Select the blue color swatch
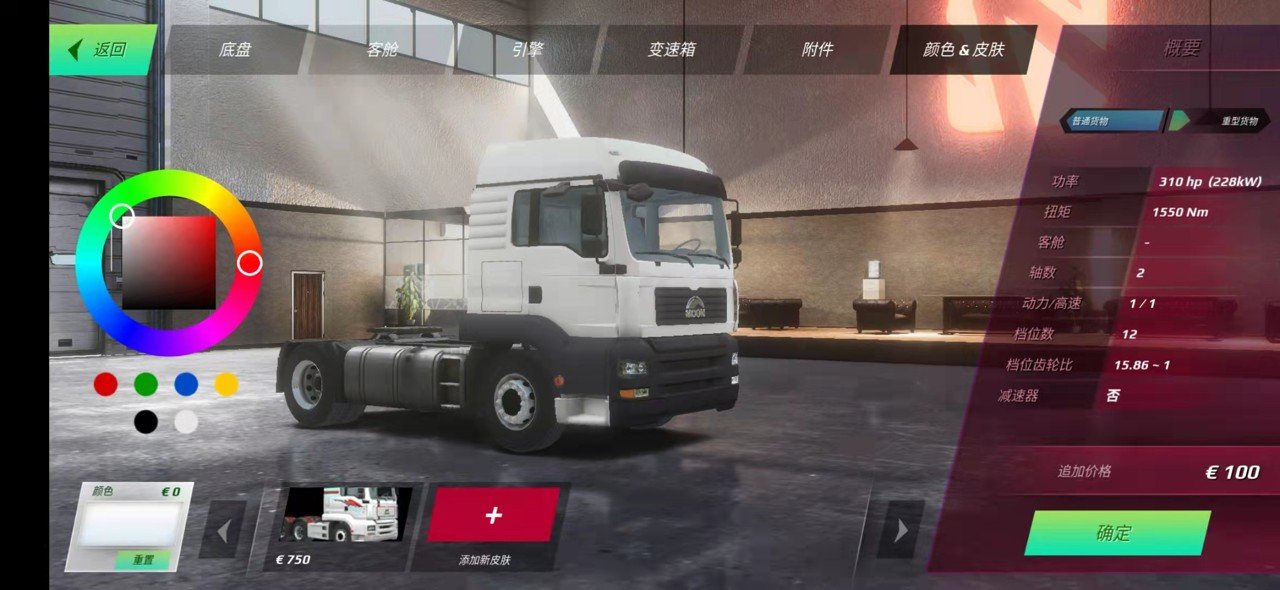The height and width of the screenshot is (590, 1280). click(x=186, y=384)
